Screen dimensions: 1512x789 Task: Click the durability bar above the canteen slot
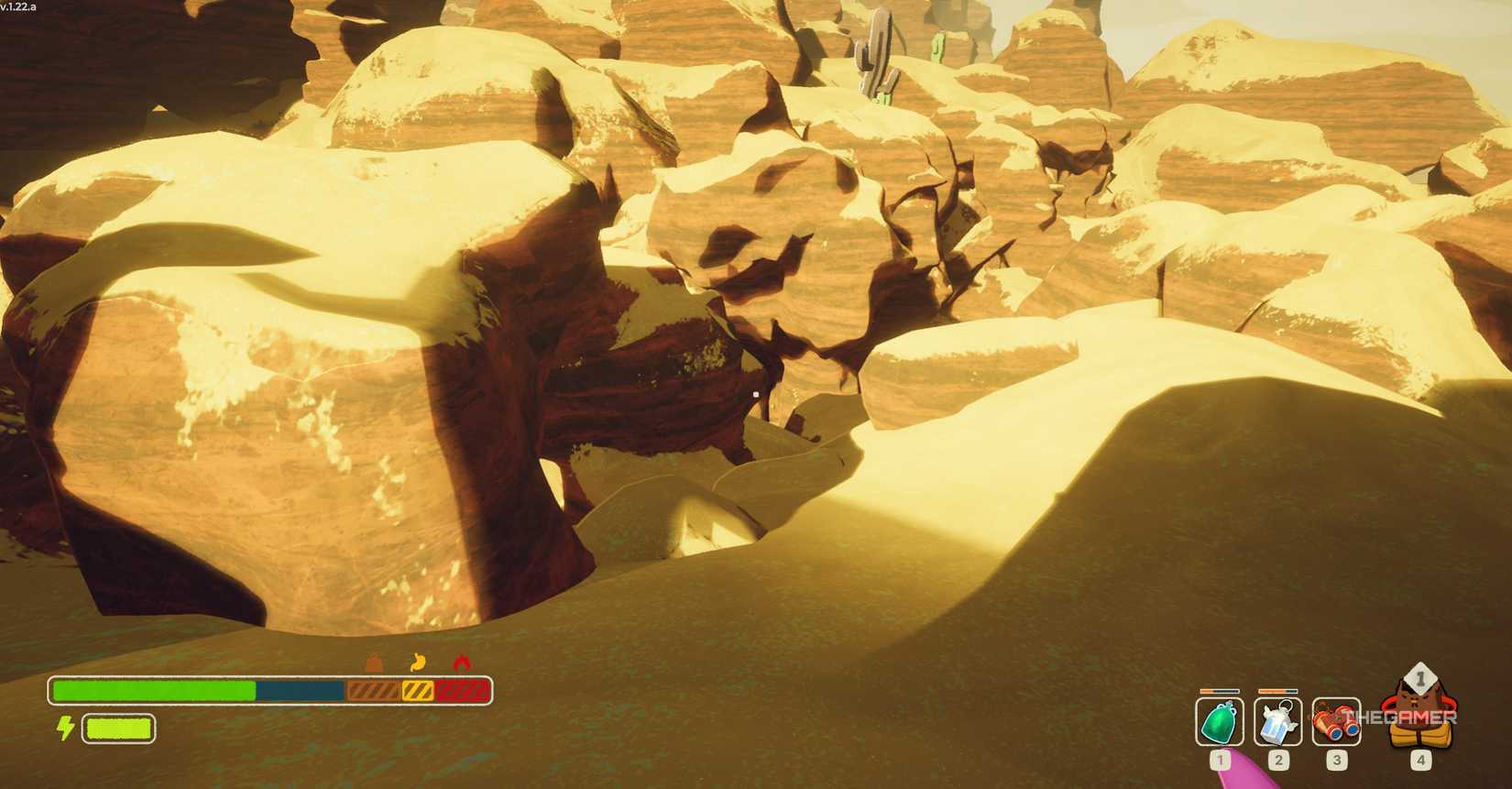(x=1219, y=694)
